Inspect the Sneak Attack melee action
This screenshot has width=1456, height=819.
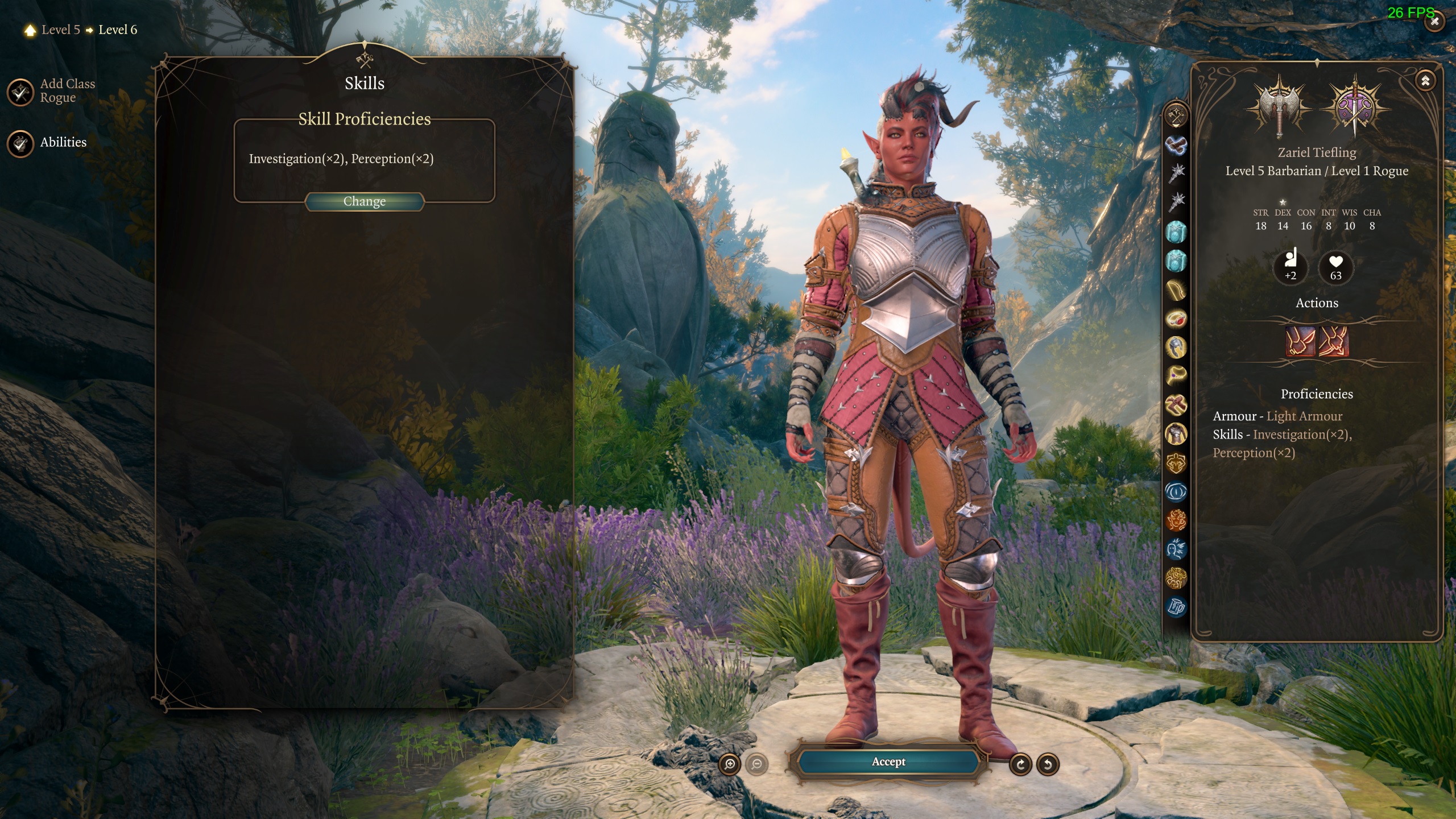click(1300, 341)
